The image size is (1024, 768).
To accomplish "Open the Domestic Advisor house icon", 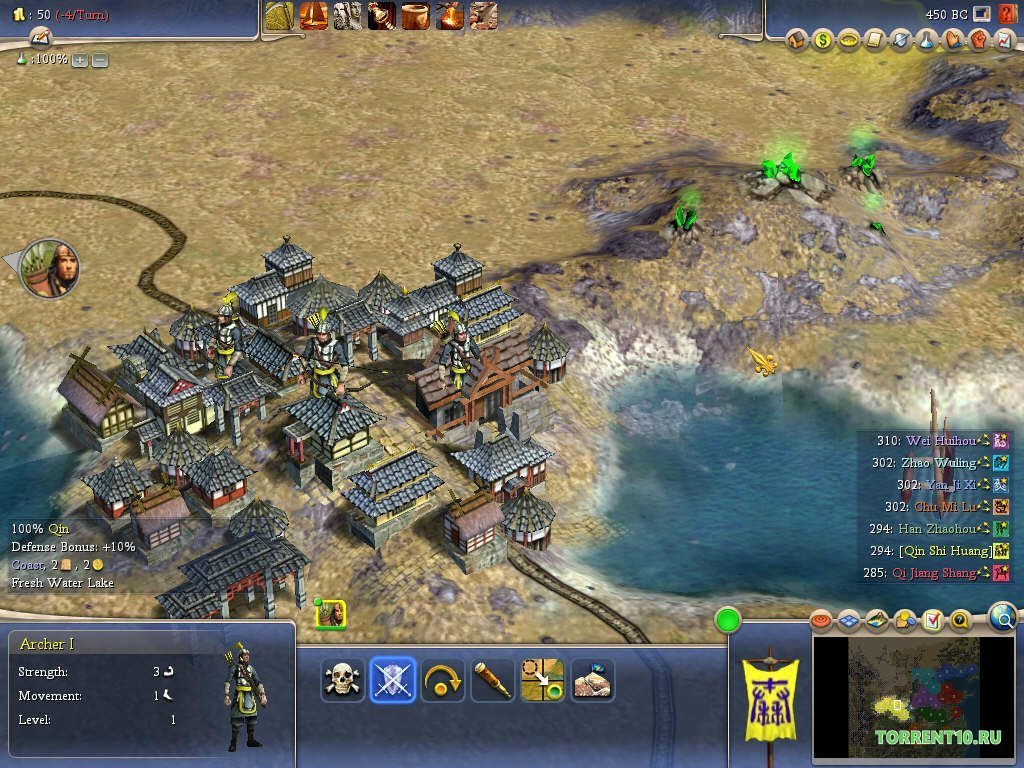I will point(797,41).
